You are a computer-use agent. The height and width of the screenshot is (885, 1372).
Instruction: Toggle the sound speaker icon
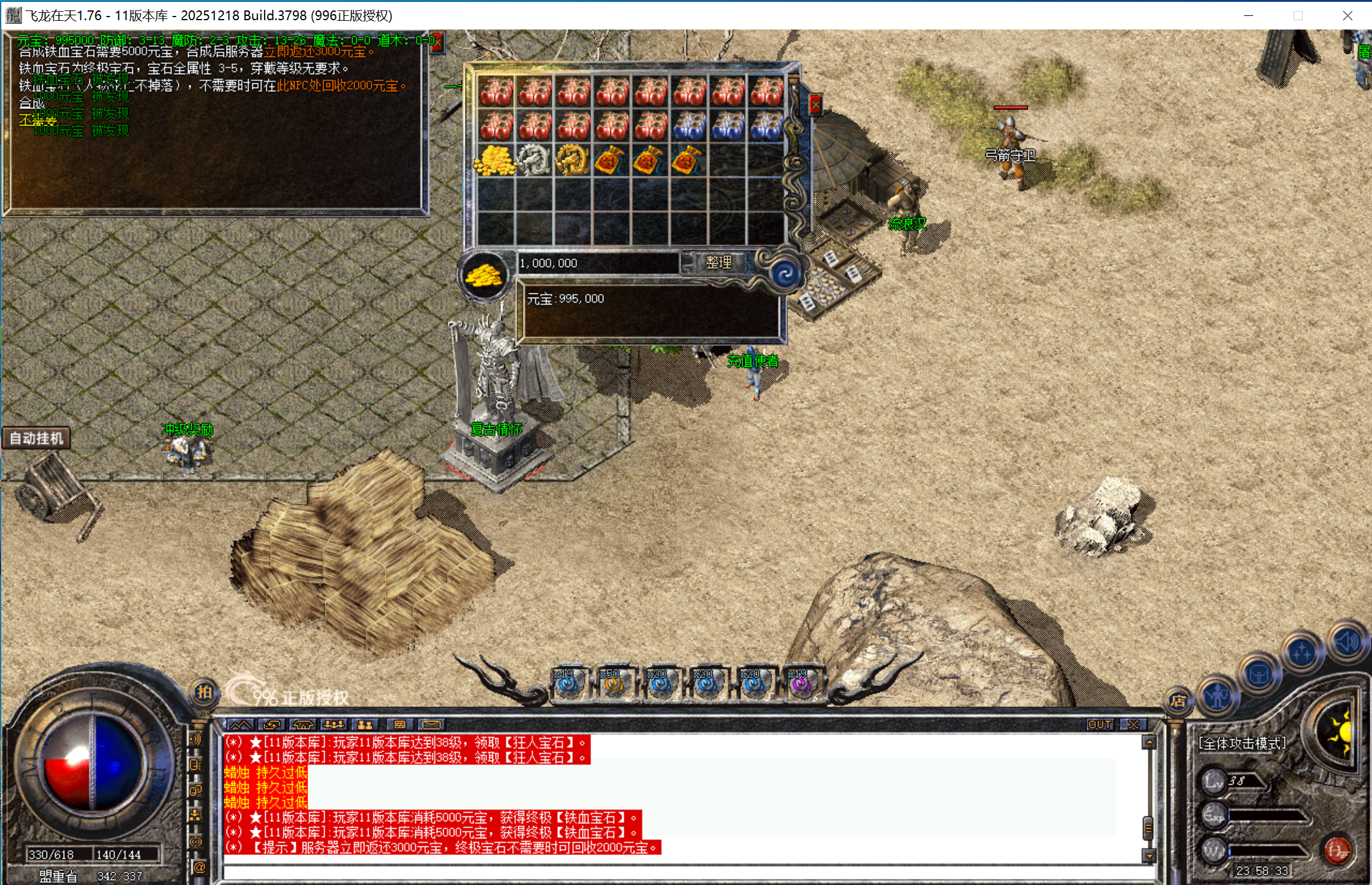pos(1347,642)
